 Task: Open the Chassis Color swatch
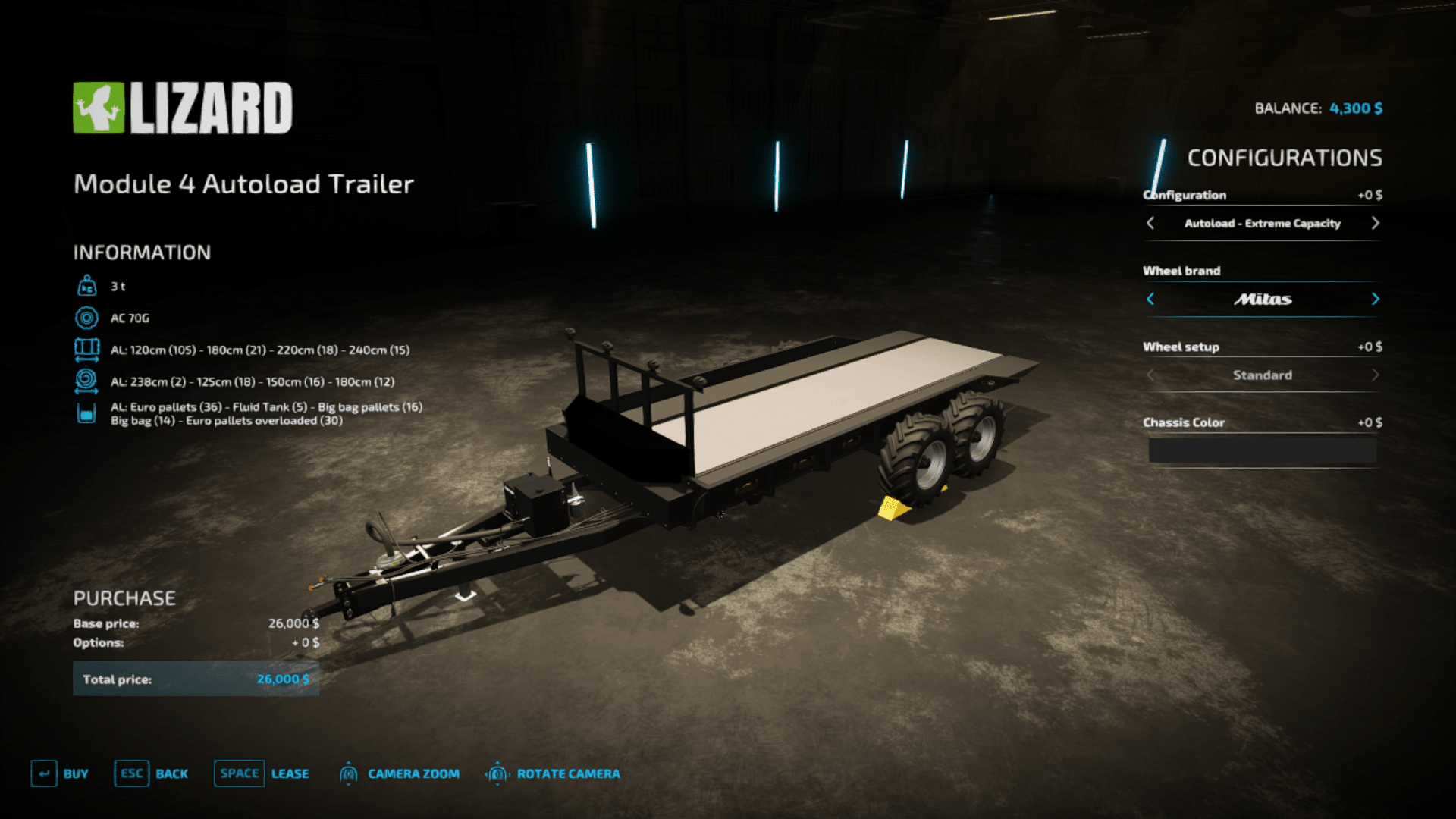(1261, 450)
